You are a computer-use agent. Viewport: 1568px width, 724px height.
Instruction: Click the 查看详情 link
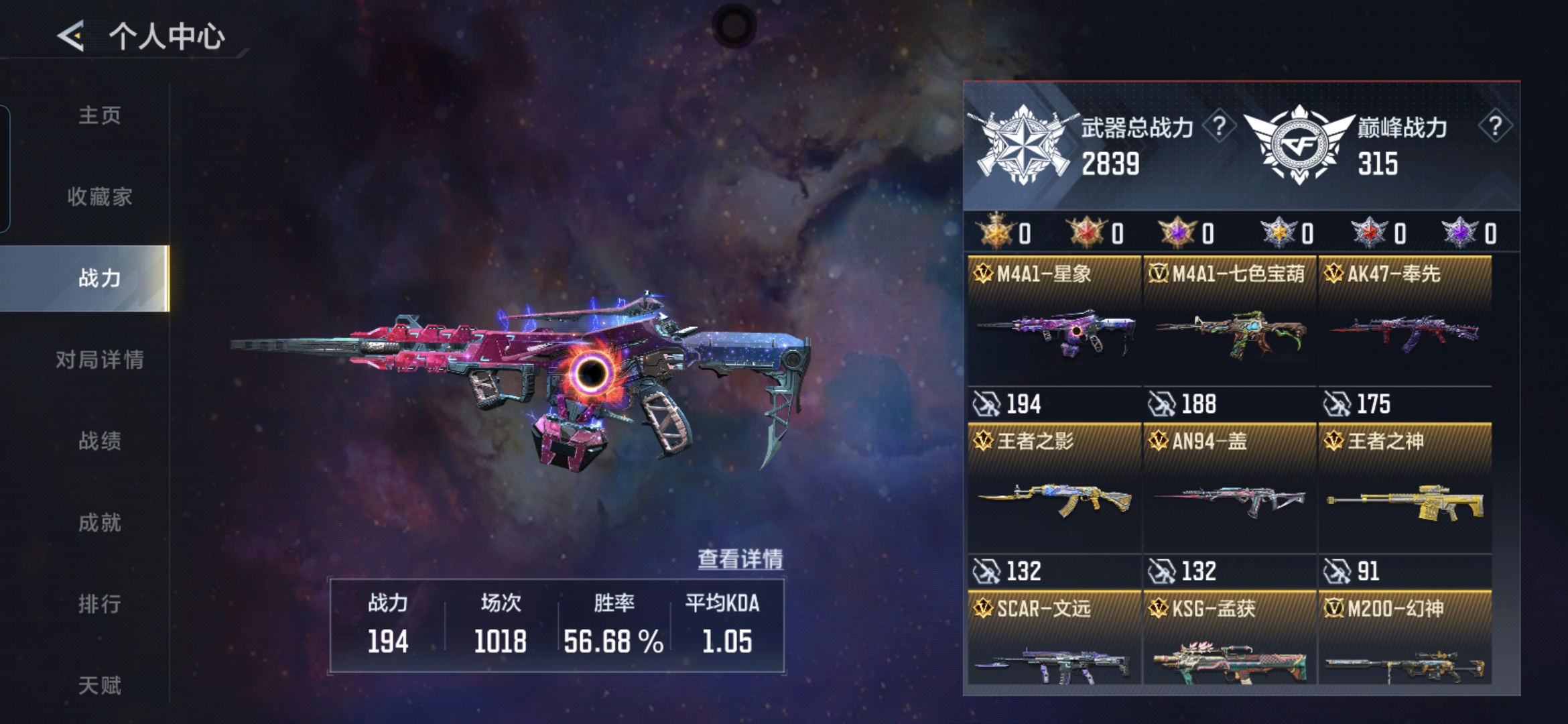(x=740, y=558)
